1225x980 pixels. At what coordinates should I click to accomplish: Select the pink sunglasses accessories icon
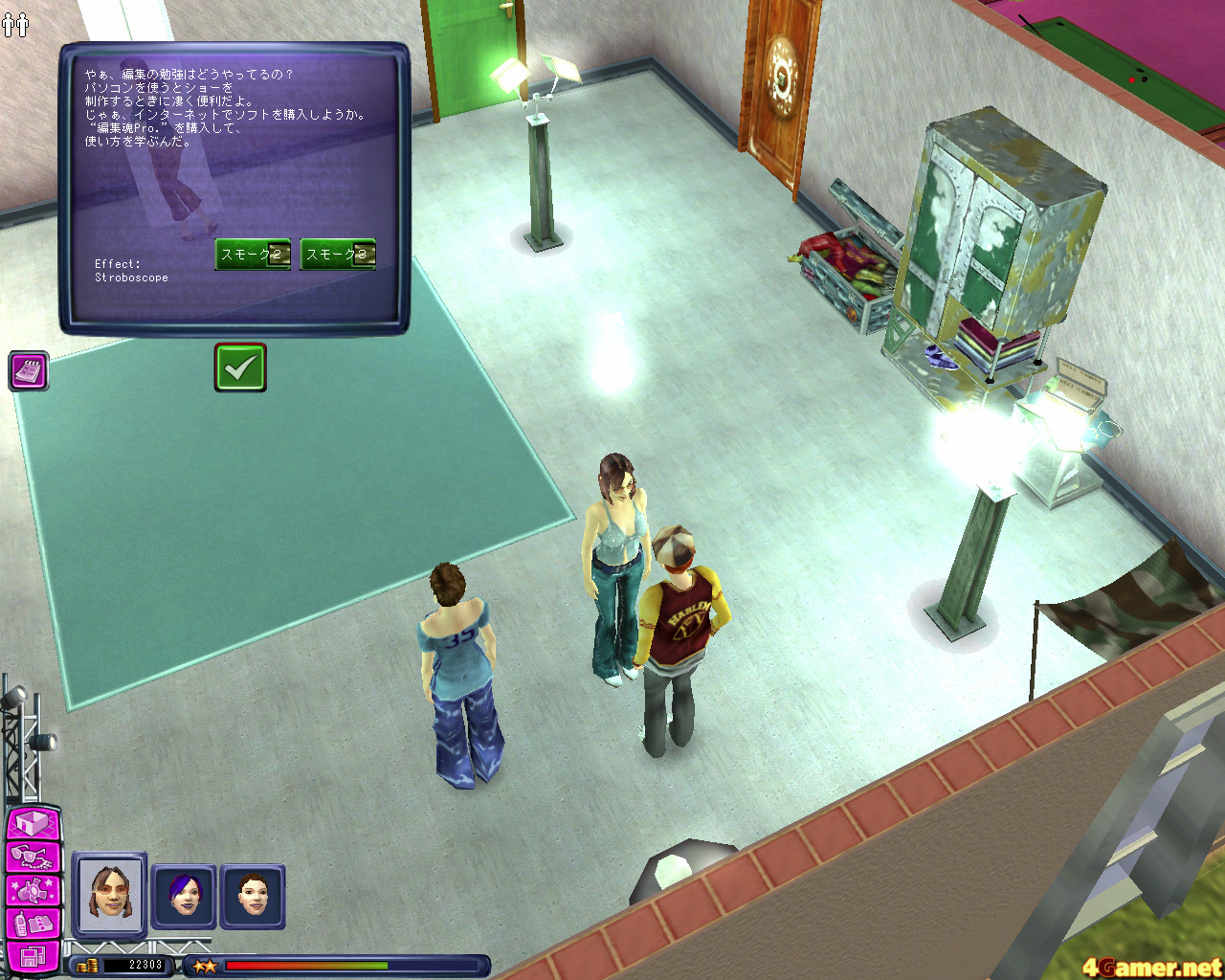(x=31, y=857)
